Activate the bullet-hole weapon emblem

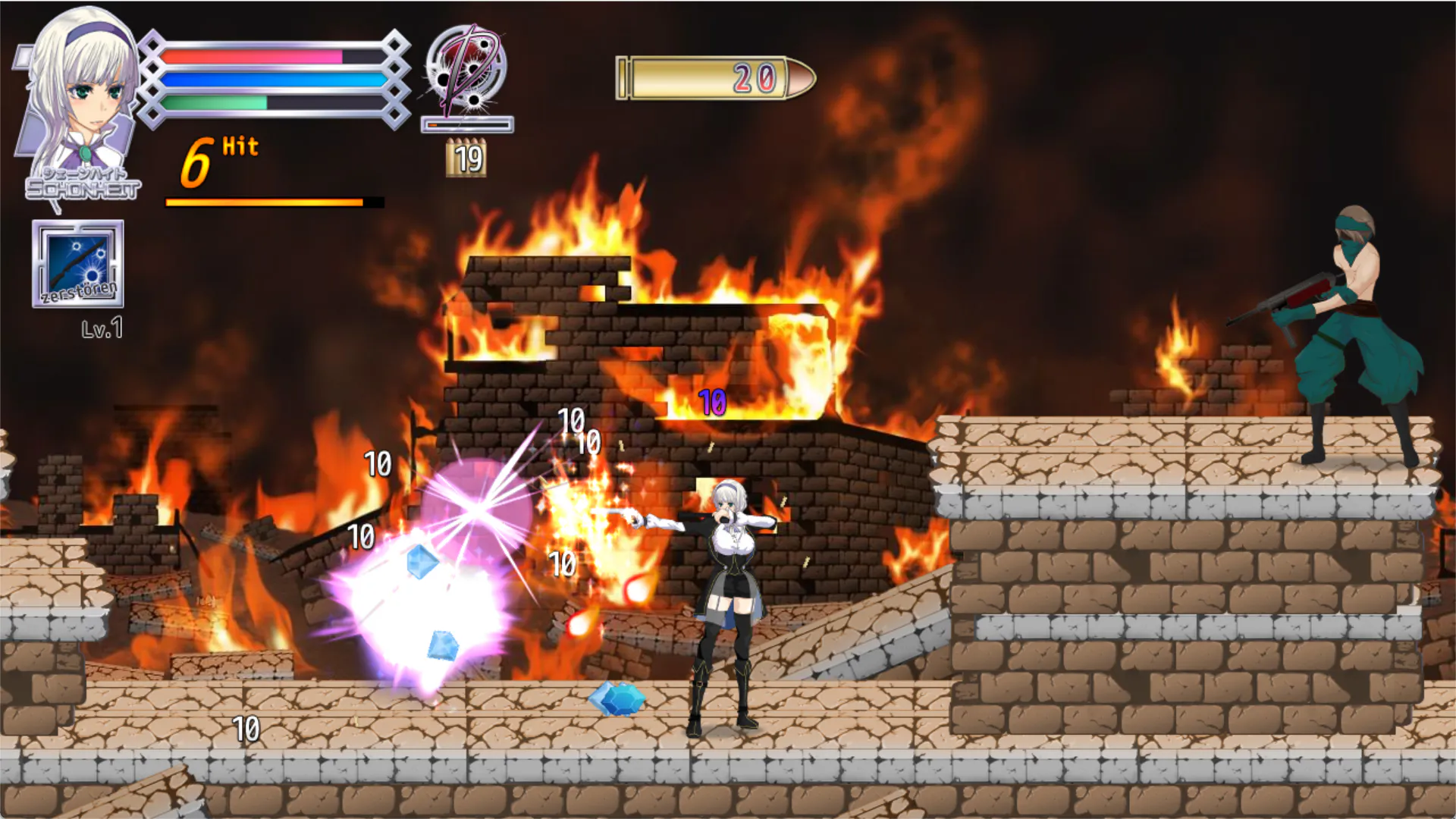[x=466, y=70]
